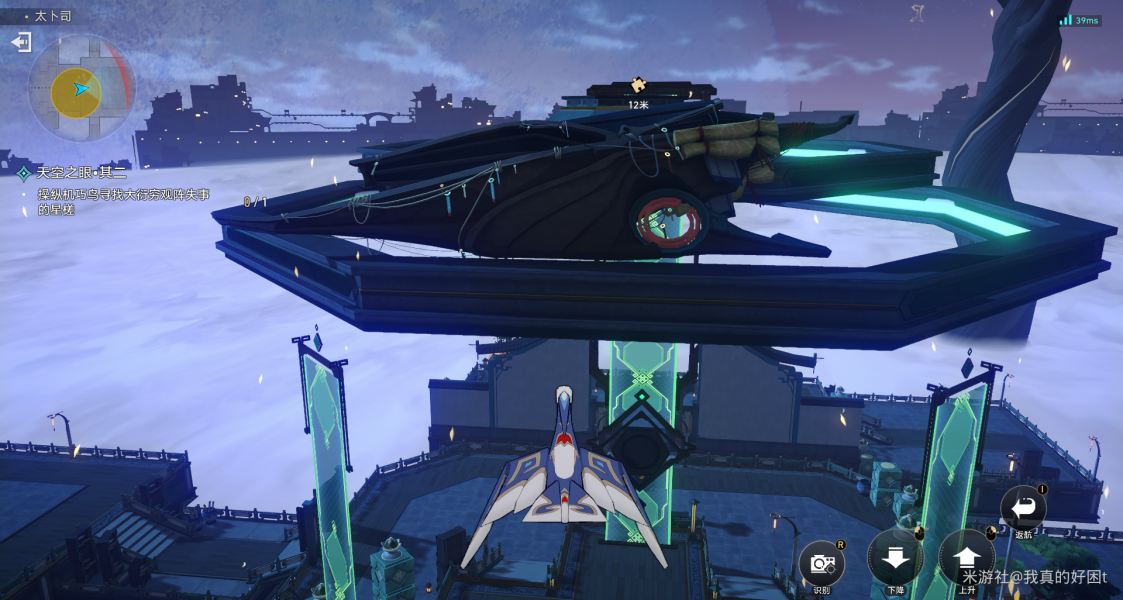Select the 返航 return button
This screenshot has height=600, width=1123.
pos(1024,508)
